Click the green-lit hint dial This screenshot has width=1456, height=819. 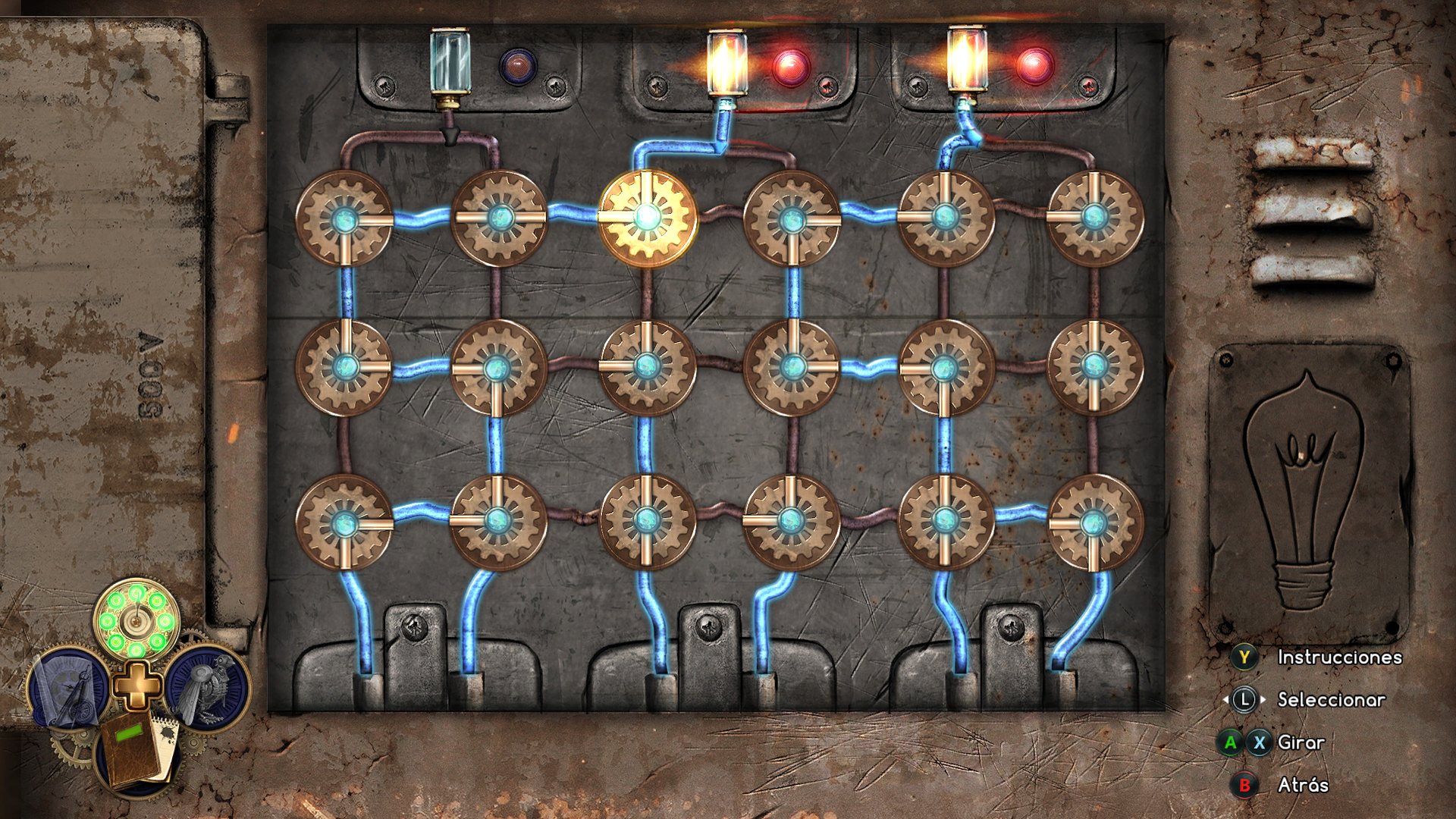(136, 620)
